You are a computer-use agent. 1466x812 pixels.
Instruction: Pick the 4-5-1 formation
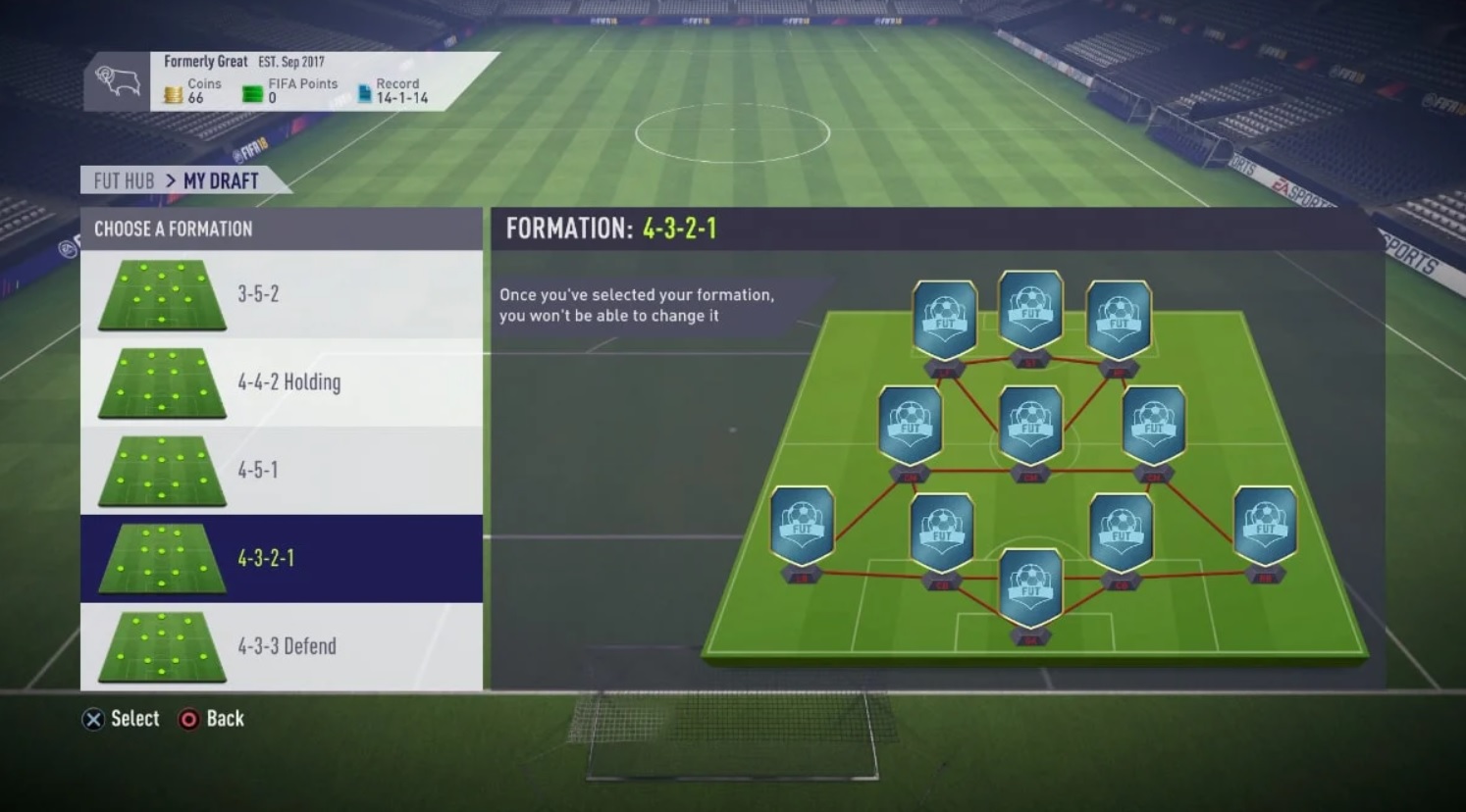pyautogui.click(x=281, y=471)
